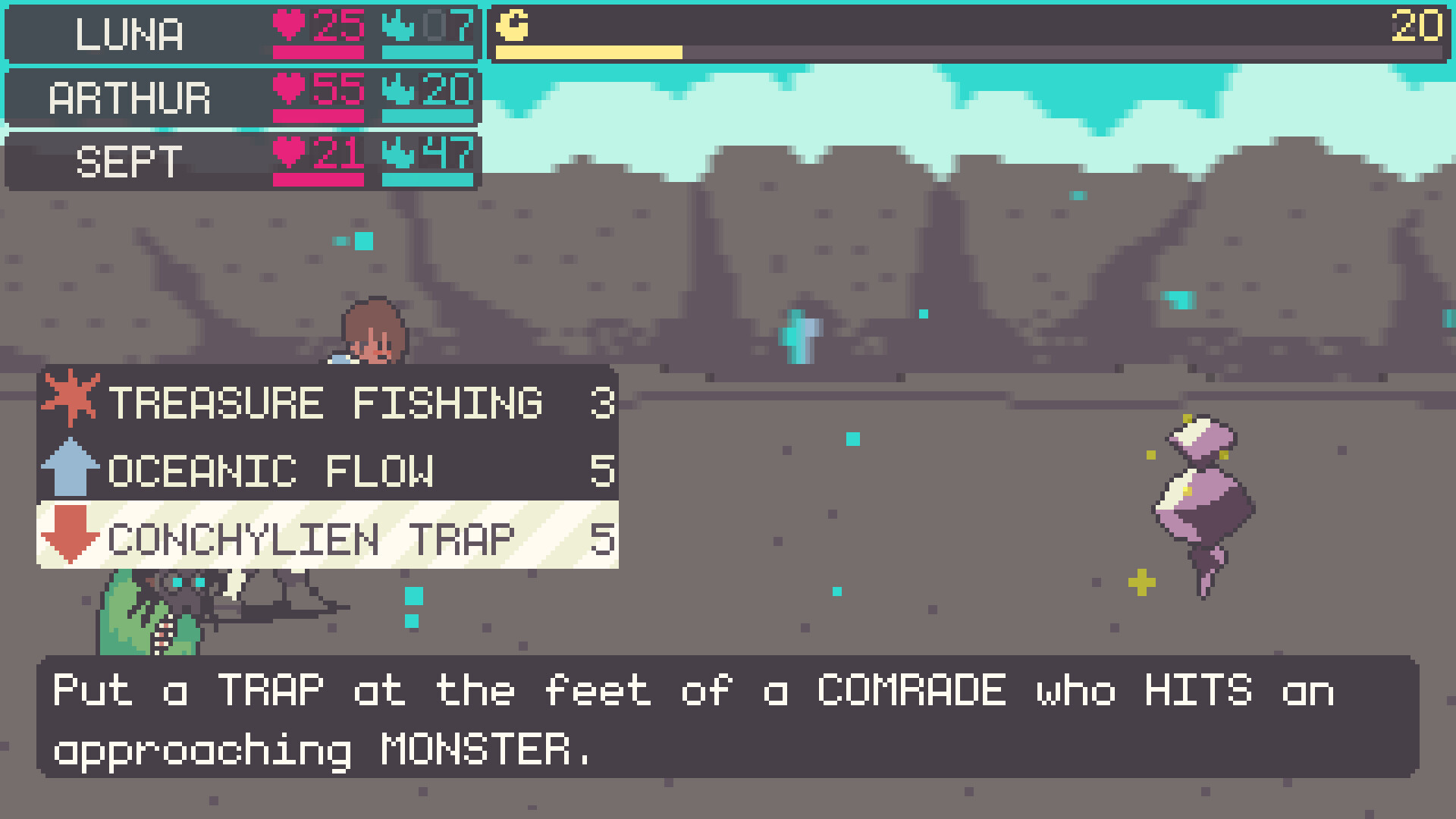Select Arthur's party status bar
The height and width of the screenshot is (819, 1456).
(x=129, y=97)
